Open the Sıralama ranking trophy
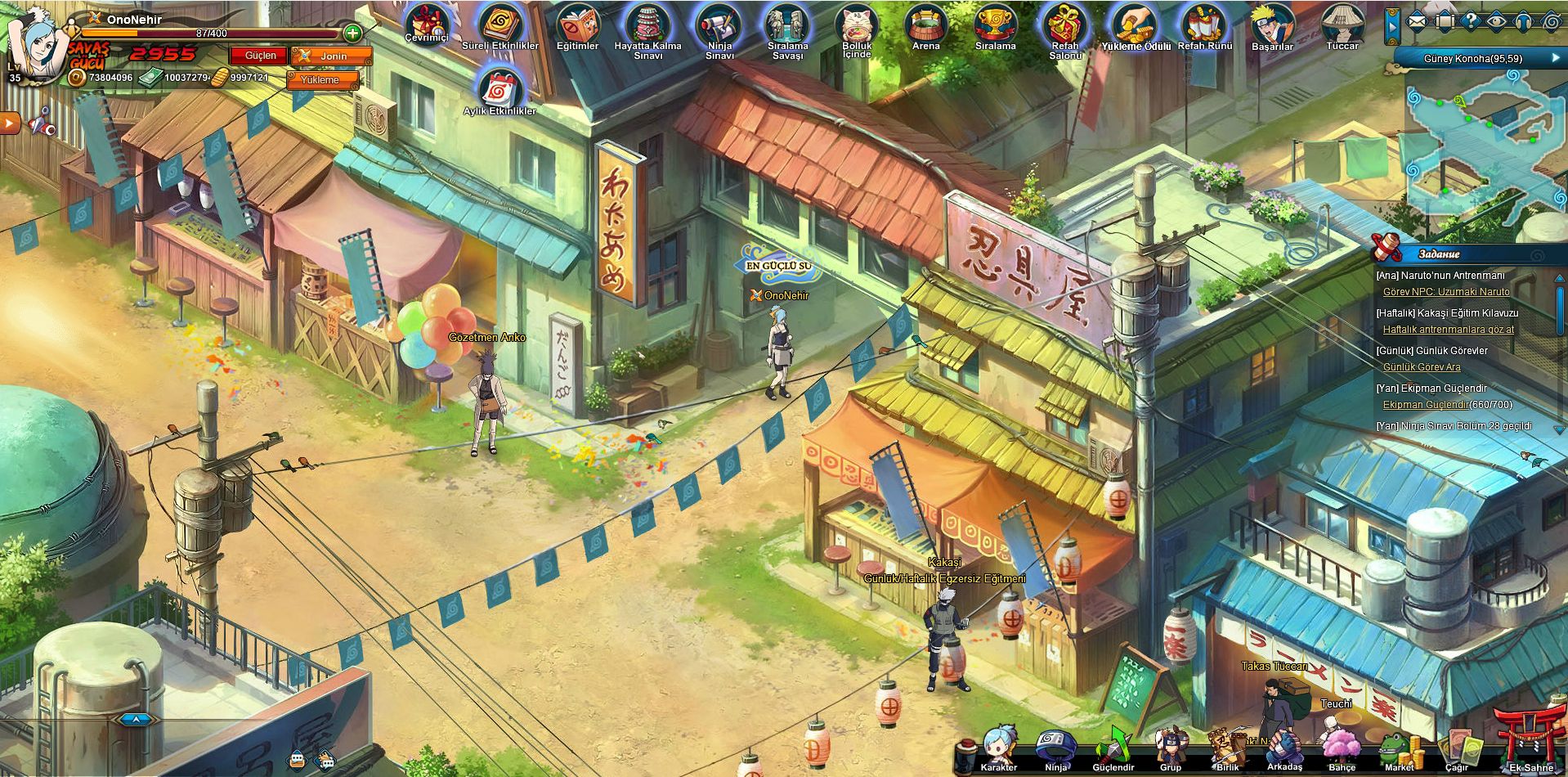 coord(995,23)
